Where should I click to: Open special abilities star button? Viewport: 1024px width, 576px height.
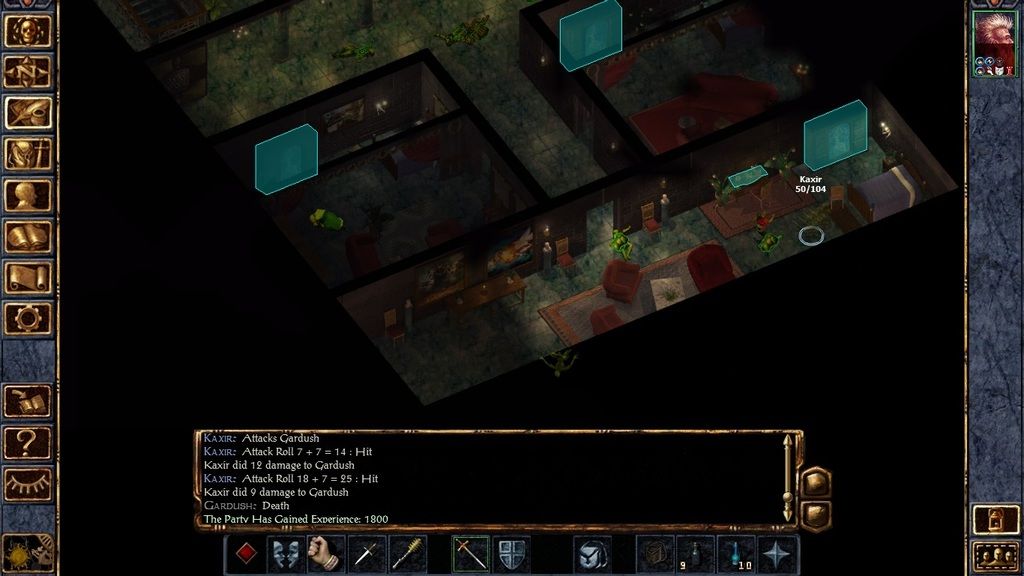779,555
